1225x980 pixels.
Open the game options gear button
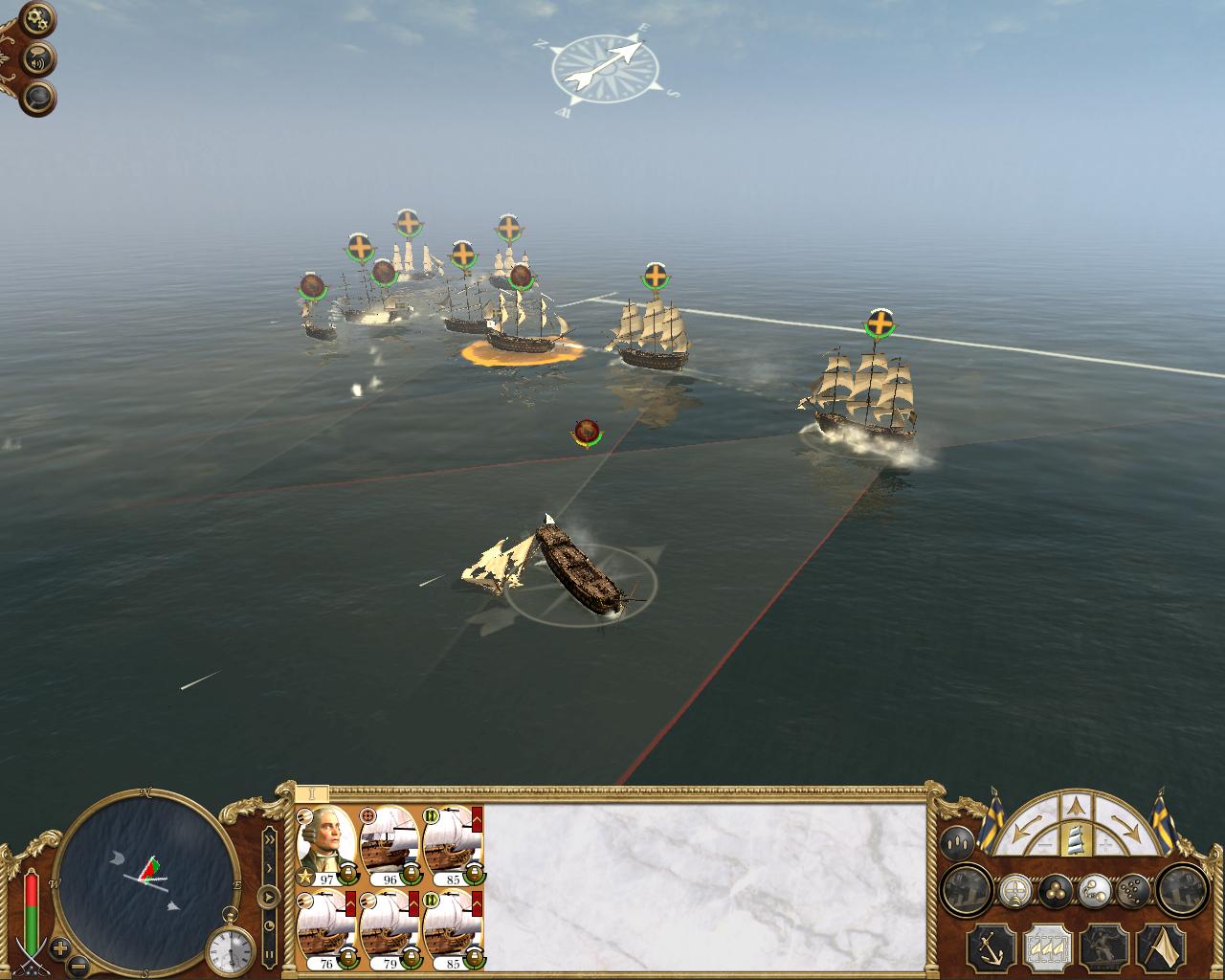[39, 18]
